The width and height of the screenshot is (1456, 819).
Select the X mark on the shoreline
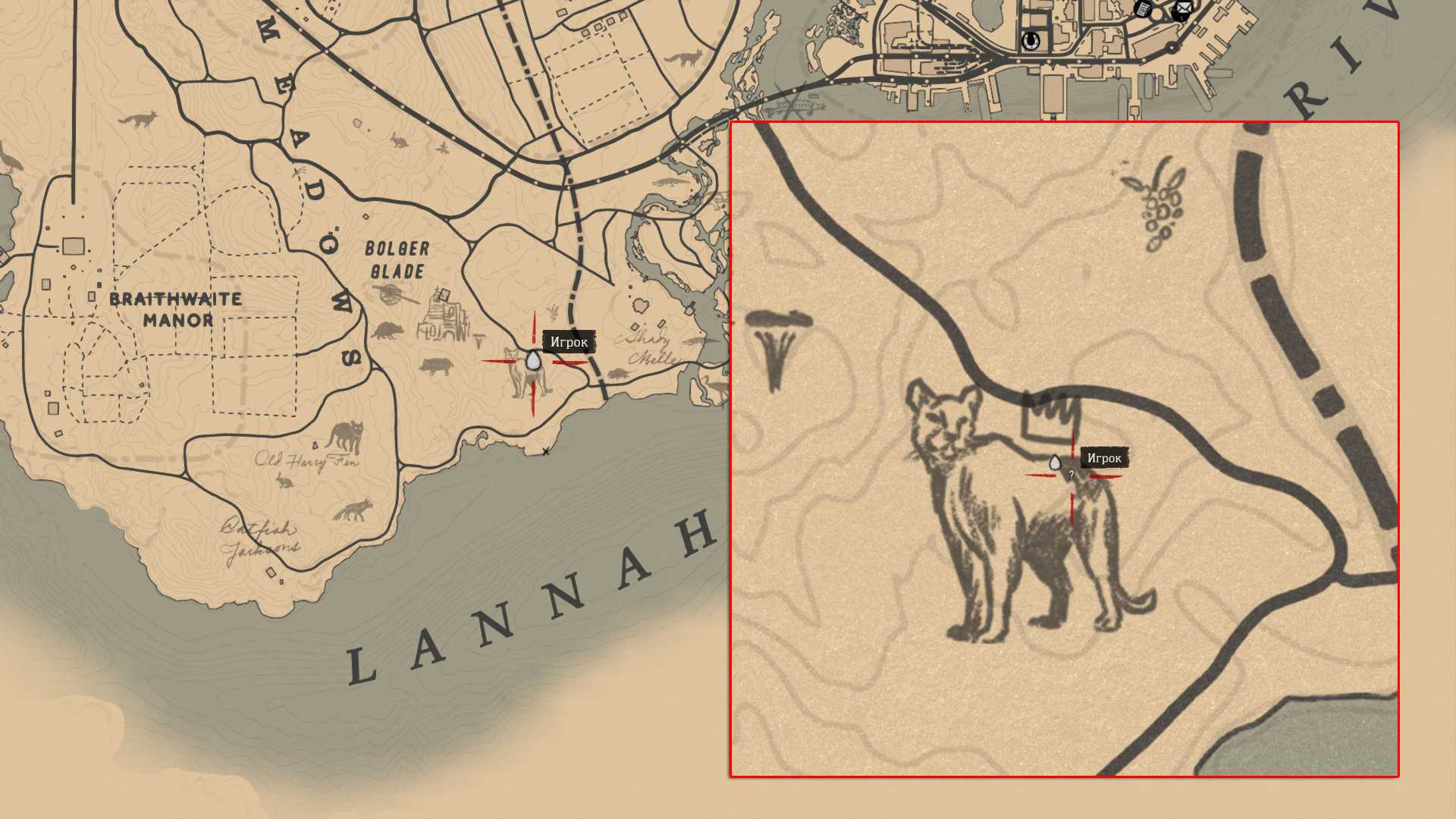coord(545,452)
